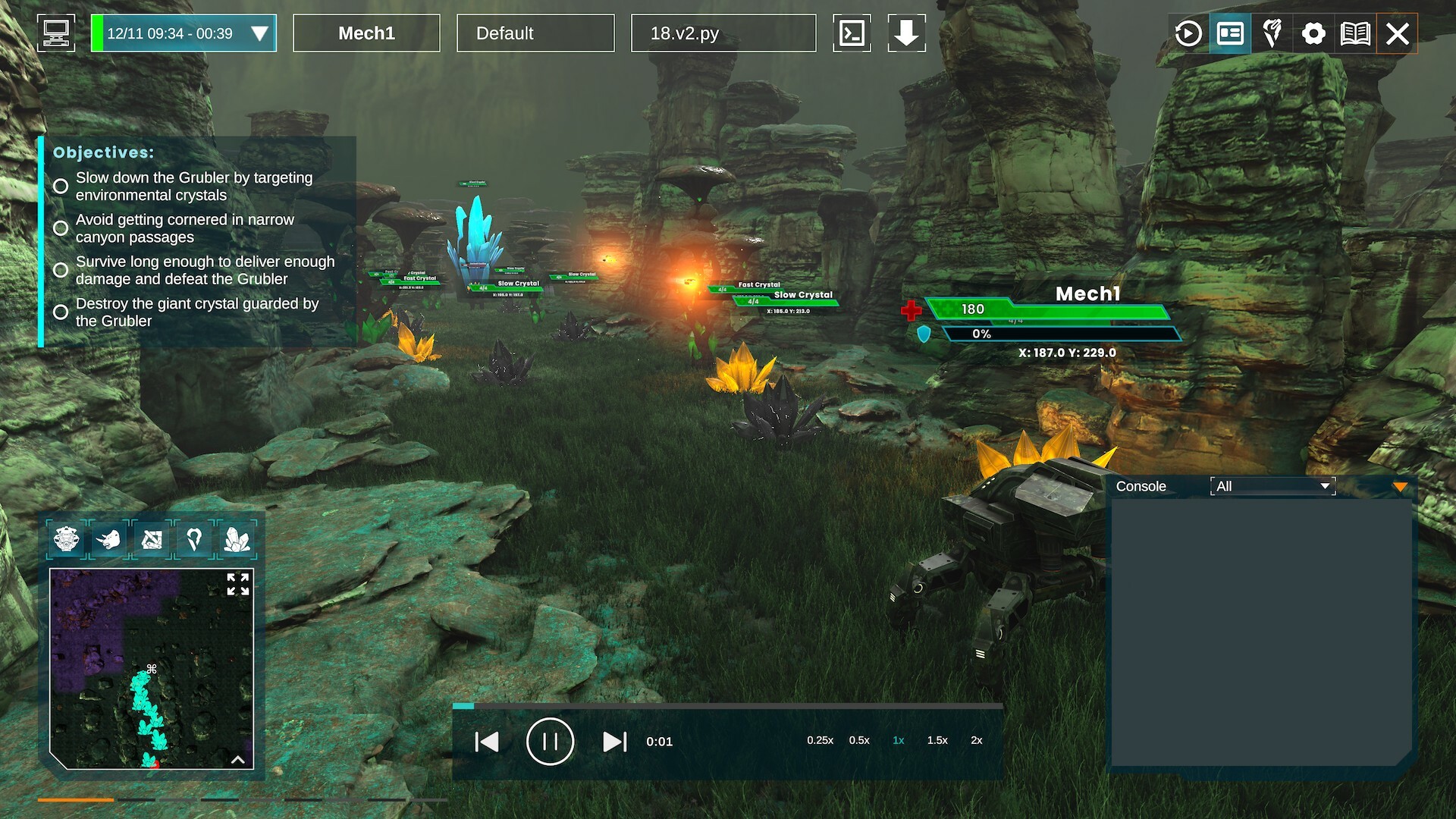The image size is (1456, 819).
Task: Toggle the barricade filter on minimap
Action: tap(152, 540)
